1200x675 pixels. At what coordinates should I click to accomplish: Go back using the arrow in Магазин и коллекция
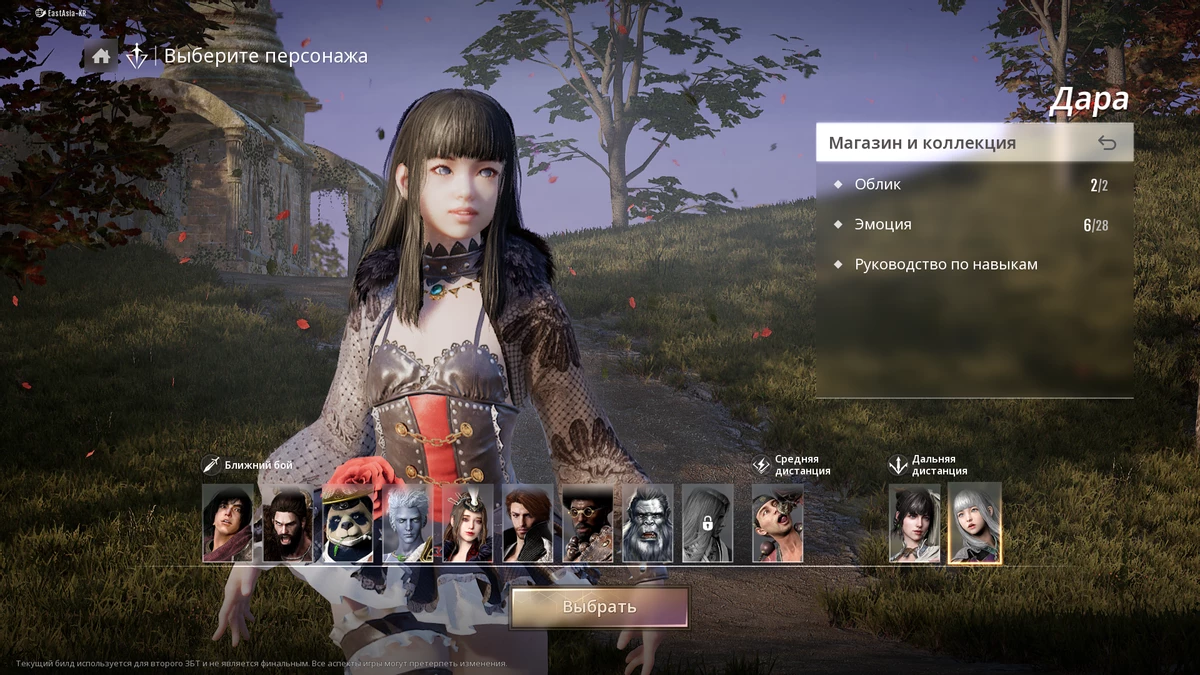pos(1106,143)
